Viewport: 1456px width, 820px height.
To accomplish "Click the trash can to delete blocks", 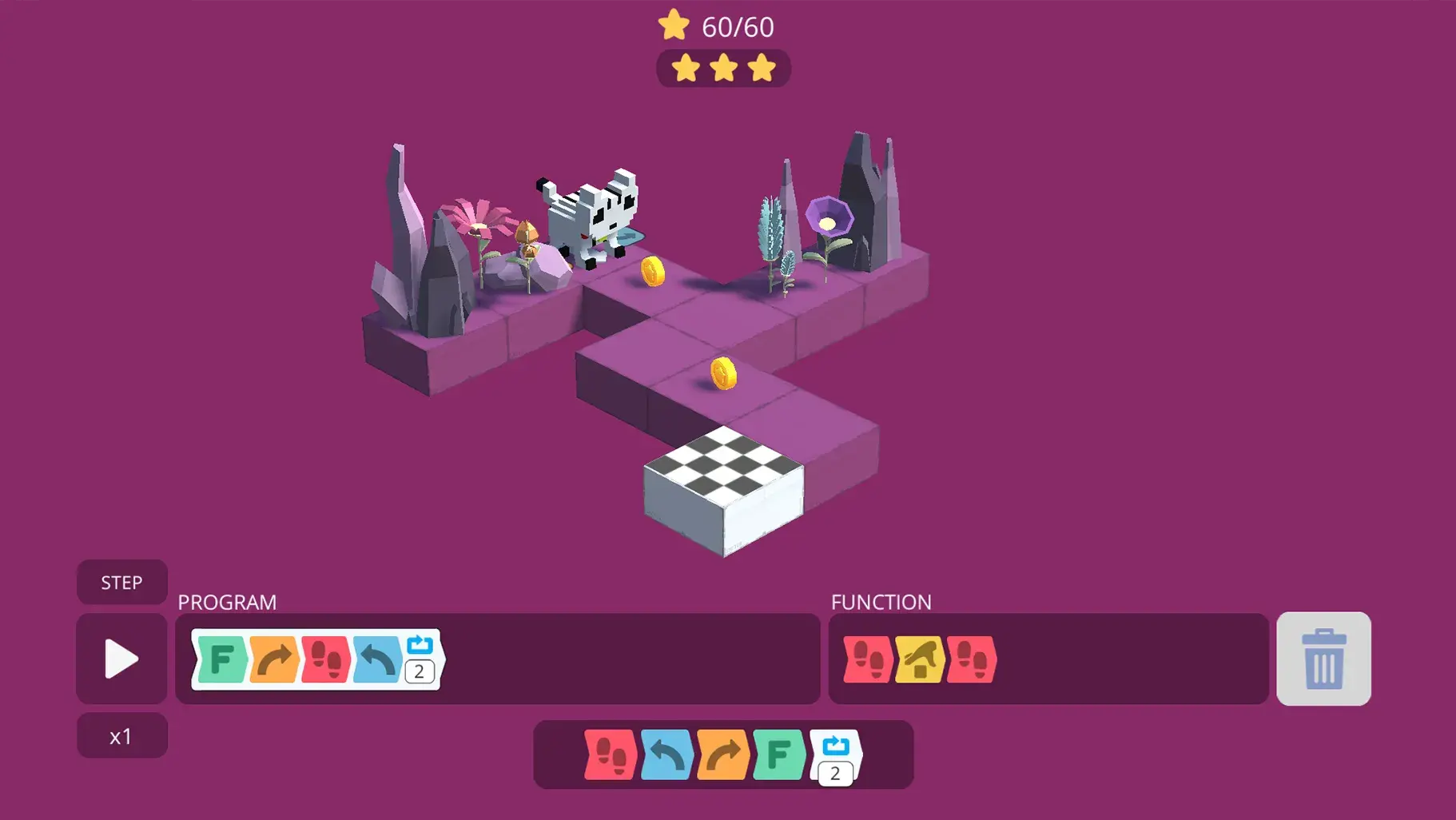I will (x=1323, y=659).
